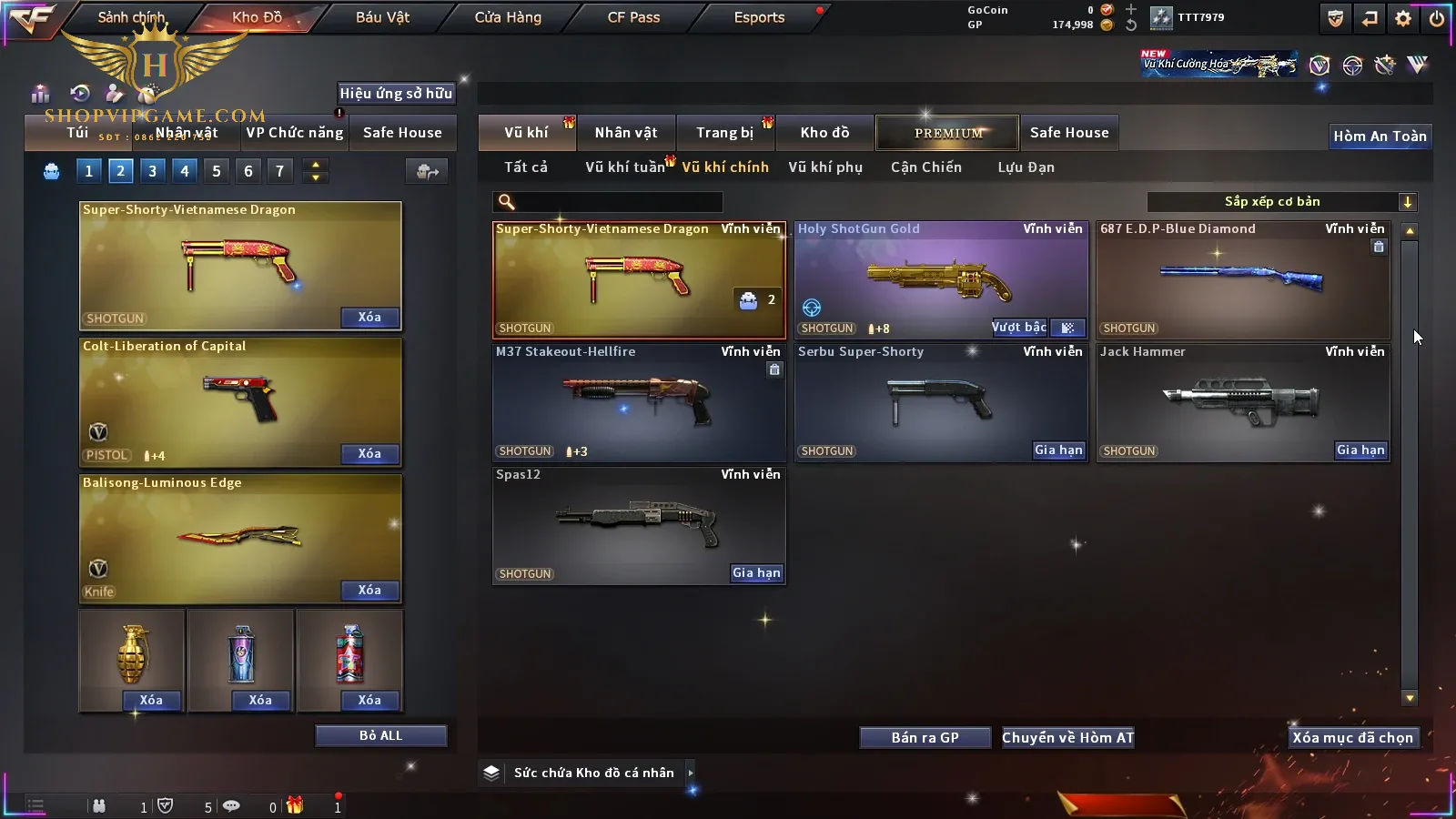The width and height of the screenshot is (1456, 819).
Task: Open the Esports menu
Action: pos(759,17)
